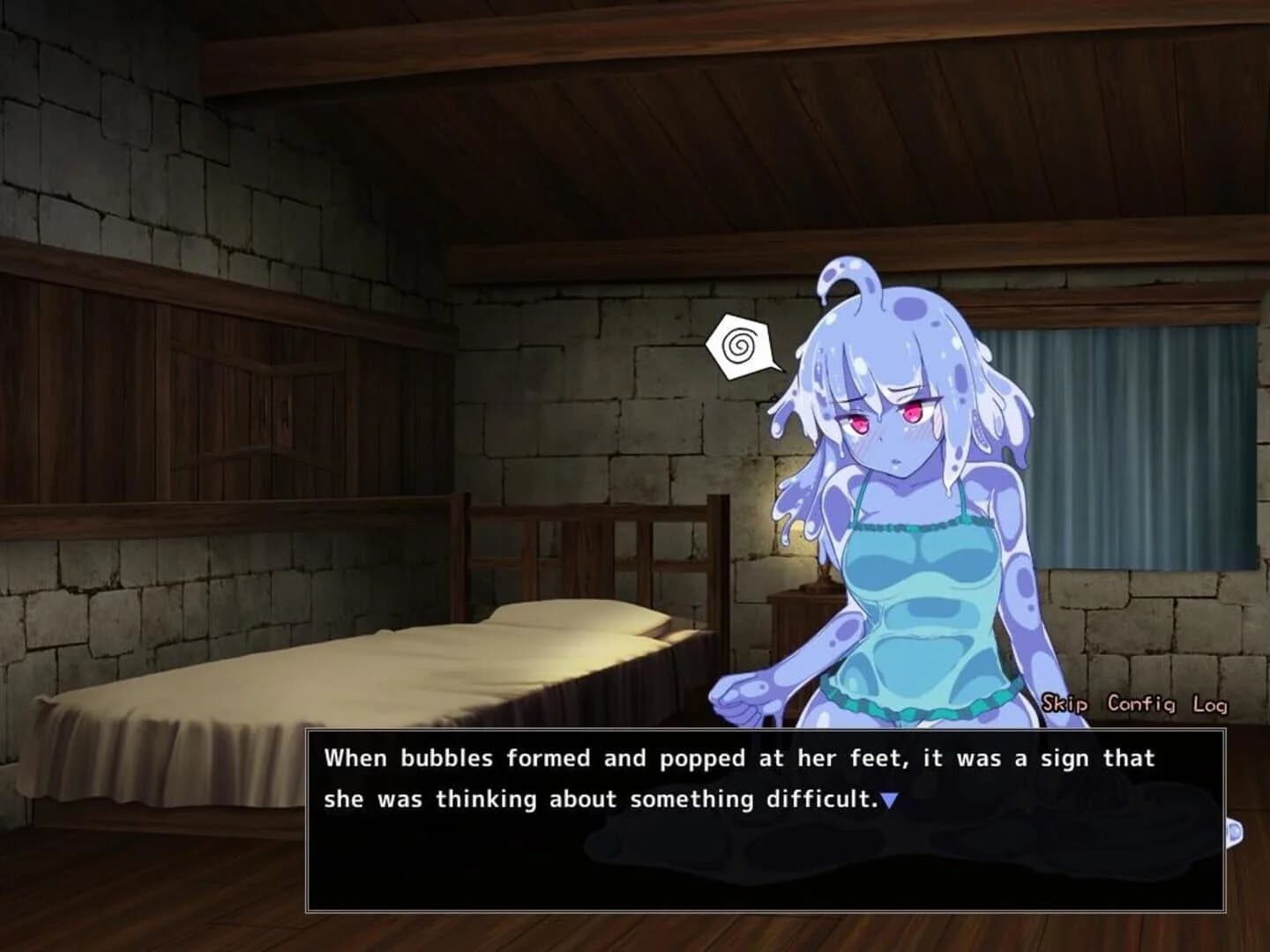The width and height of the screenshot is (1270, 952).
Task: Enable Skip mode for fast-forwarding text
Action: tap(1065, 704)
